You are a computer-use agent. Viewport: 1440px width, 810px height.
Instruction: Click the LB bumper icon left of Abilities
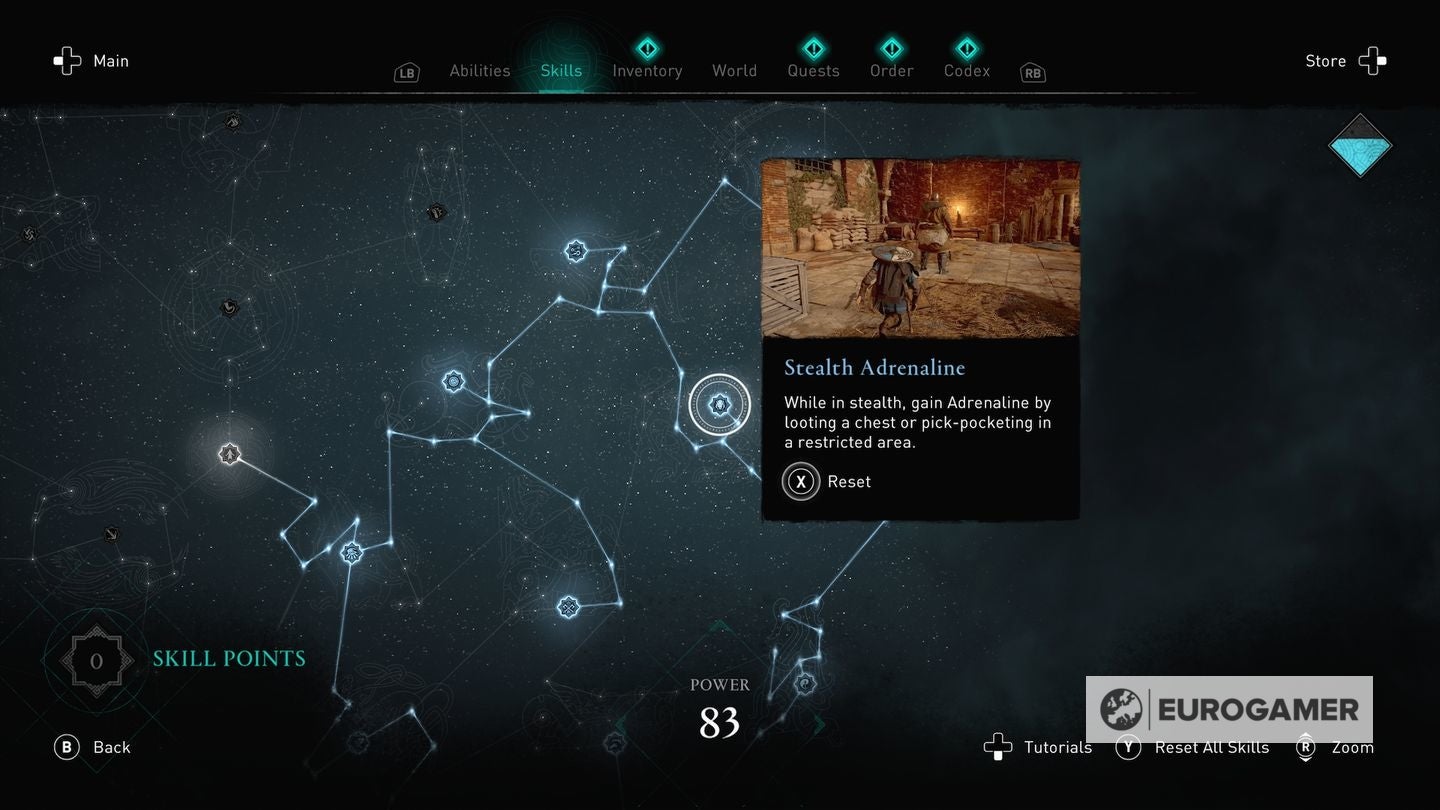click(x=406, y=72)
